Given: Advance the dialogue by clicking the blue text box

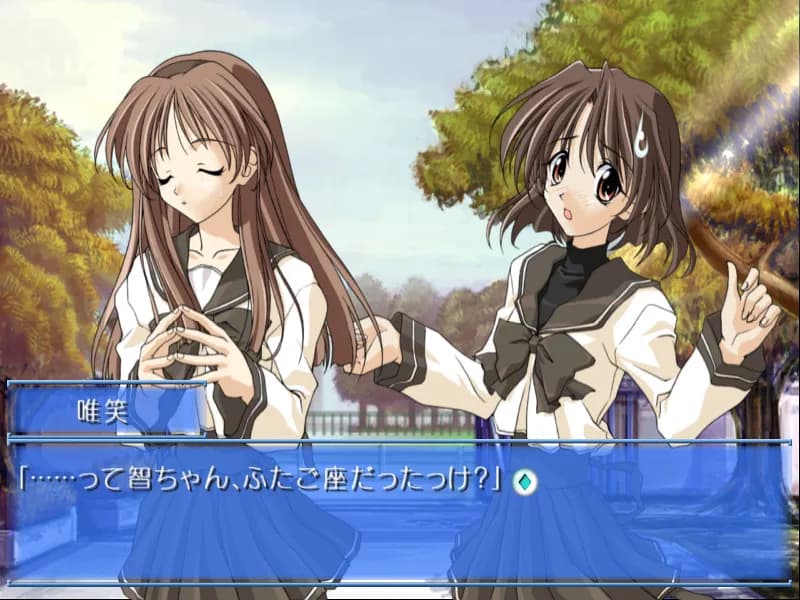Looking at the screenshot, I should click(x=400, y=530).
